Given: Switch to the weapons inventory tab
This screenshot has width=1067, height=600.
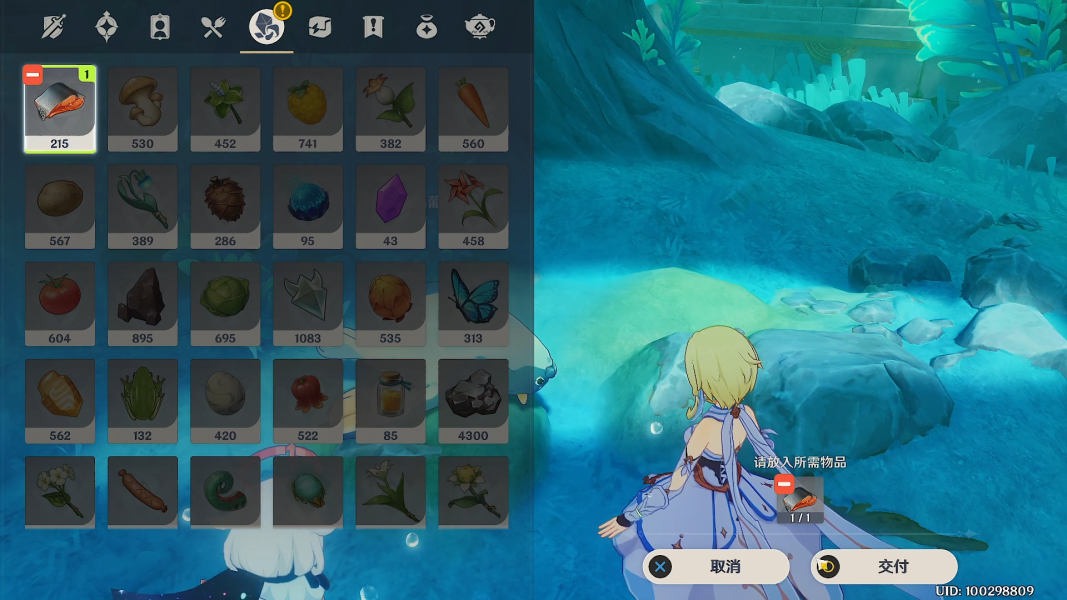Looking at the screenshot, I should point(53,27).
